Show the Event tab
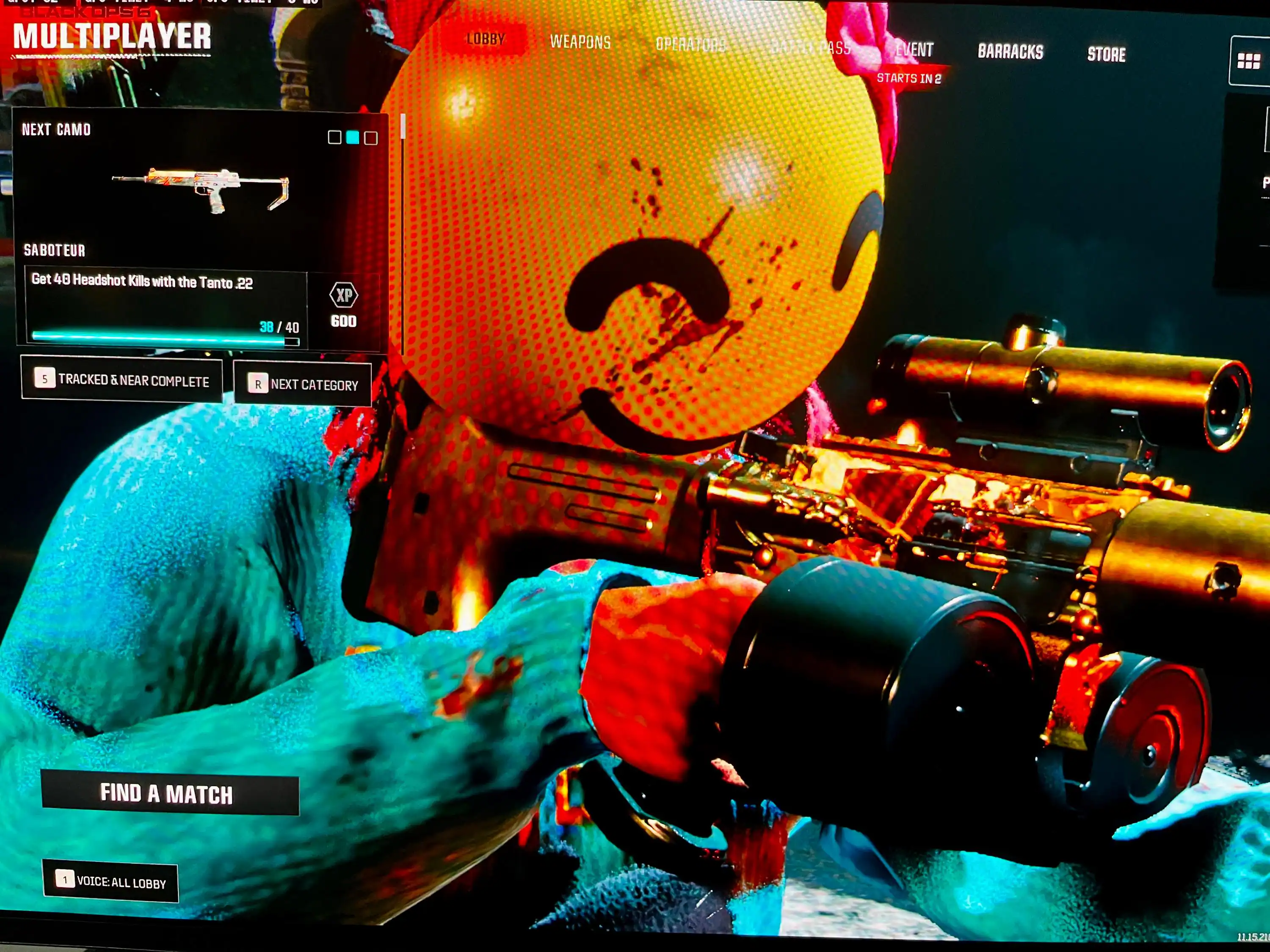The width and height of the screenshot is (1270, 952). coord(914,50)
